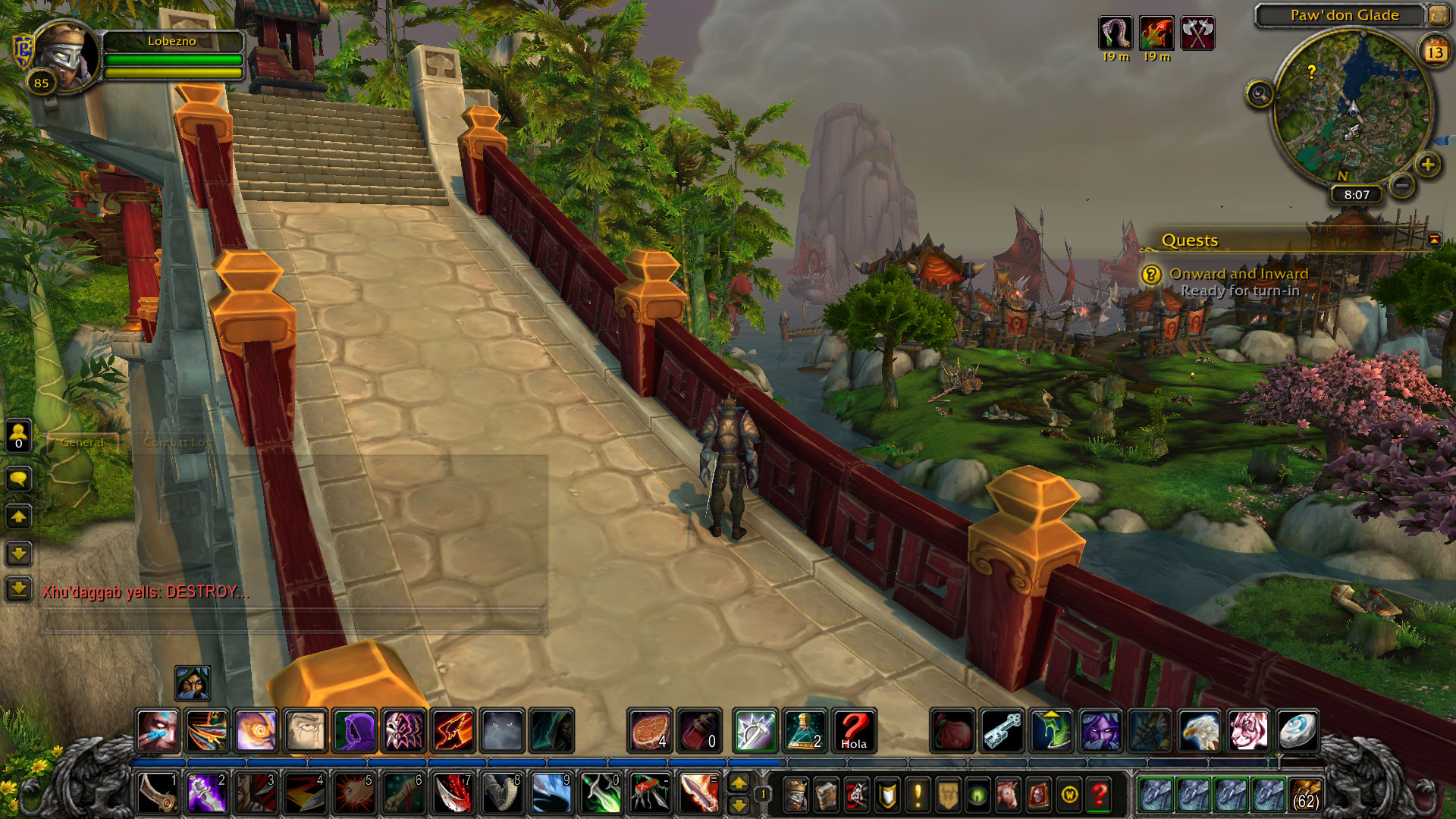Collapse the Quests tracker panel

(x=1434, y=240)
